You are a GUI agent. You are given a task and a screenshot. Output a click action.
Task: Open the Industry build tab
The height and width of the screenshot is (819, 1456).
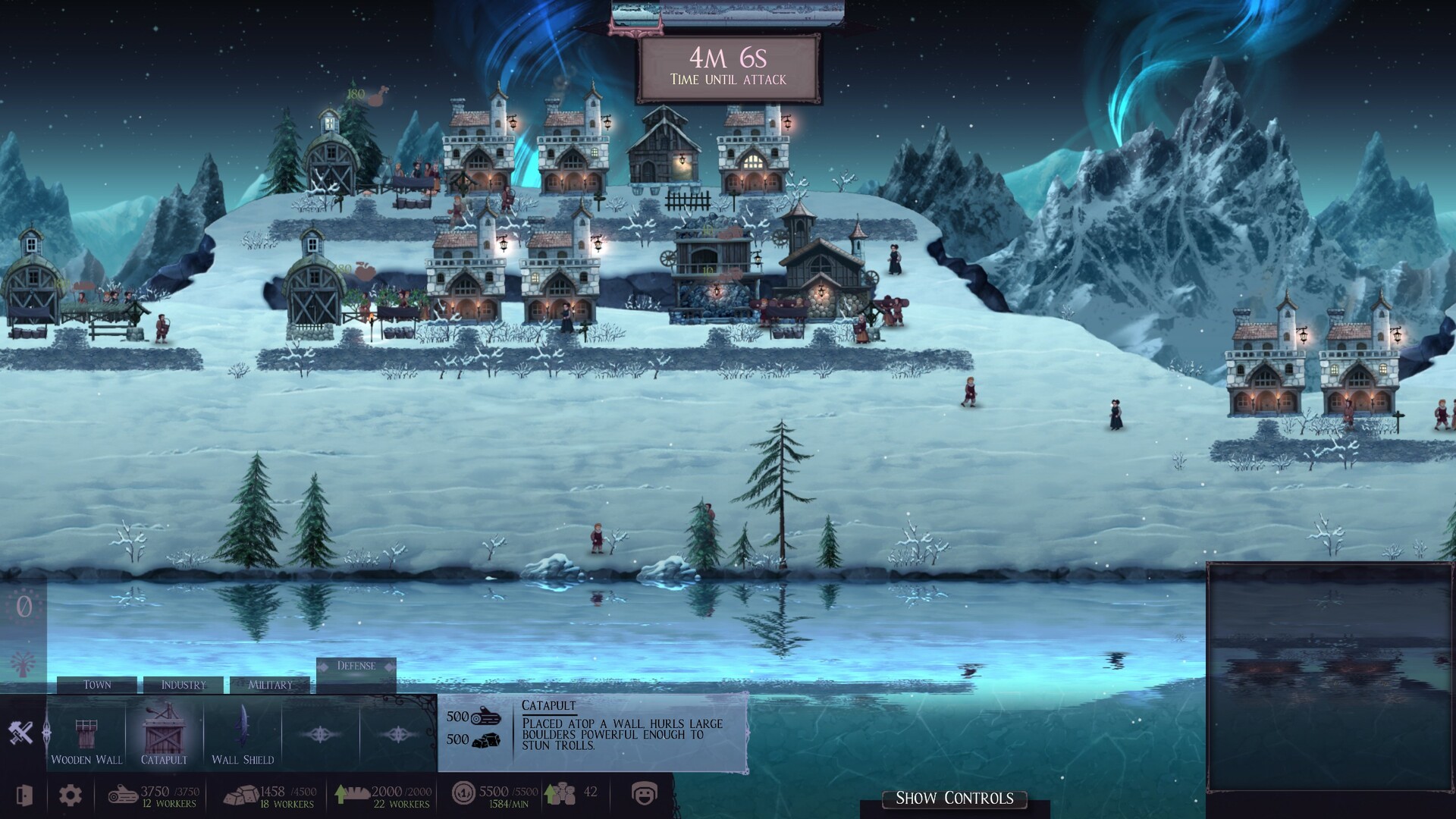(184, 685)
